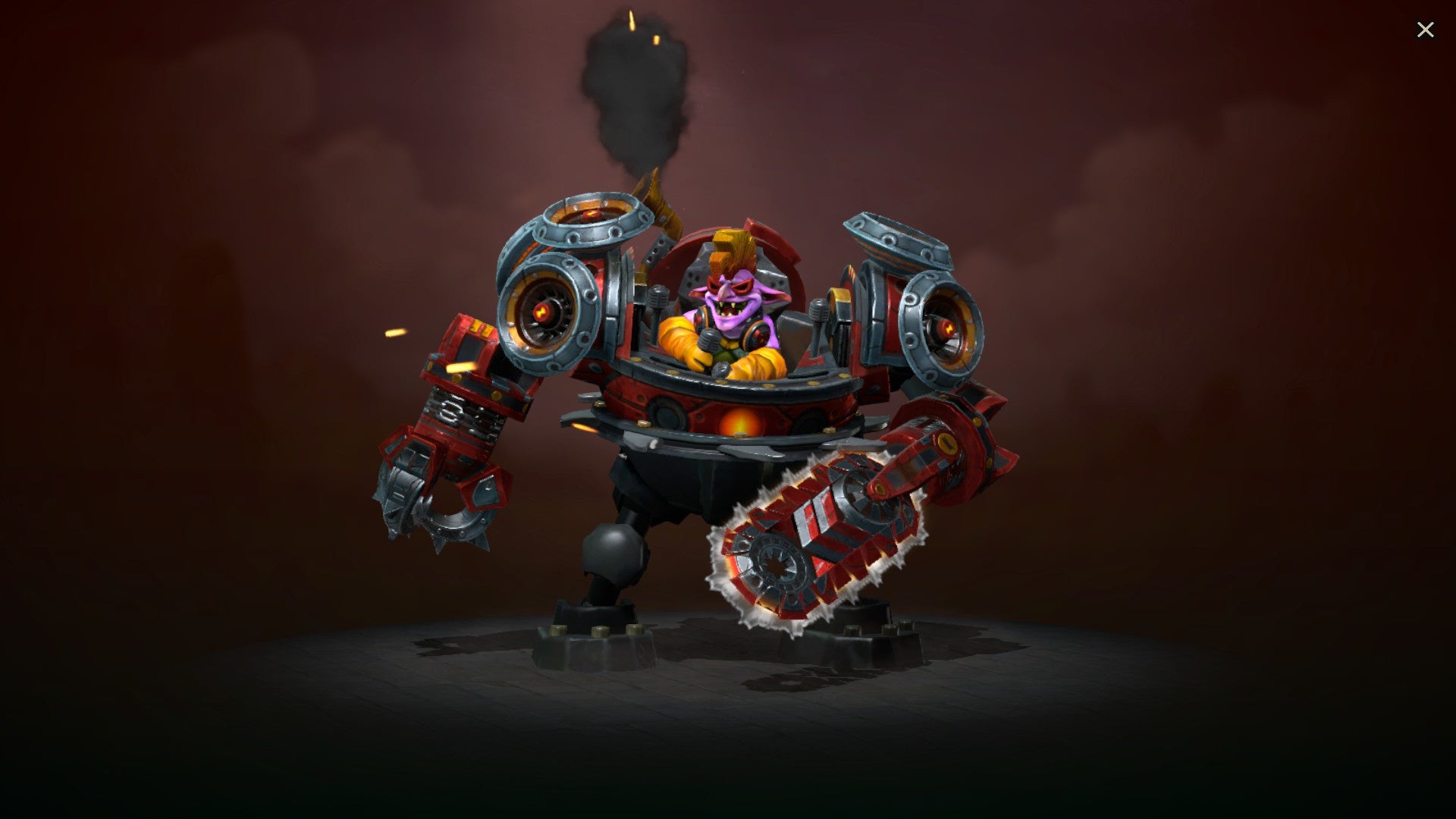Screen dimensions: 1456x819
Task: Close the hero preview window
Action: (x=1426, y=30)
